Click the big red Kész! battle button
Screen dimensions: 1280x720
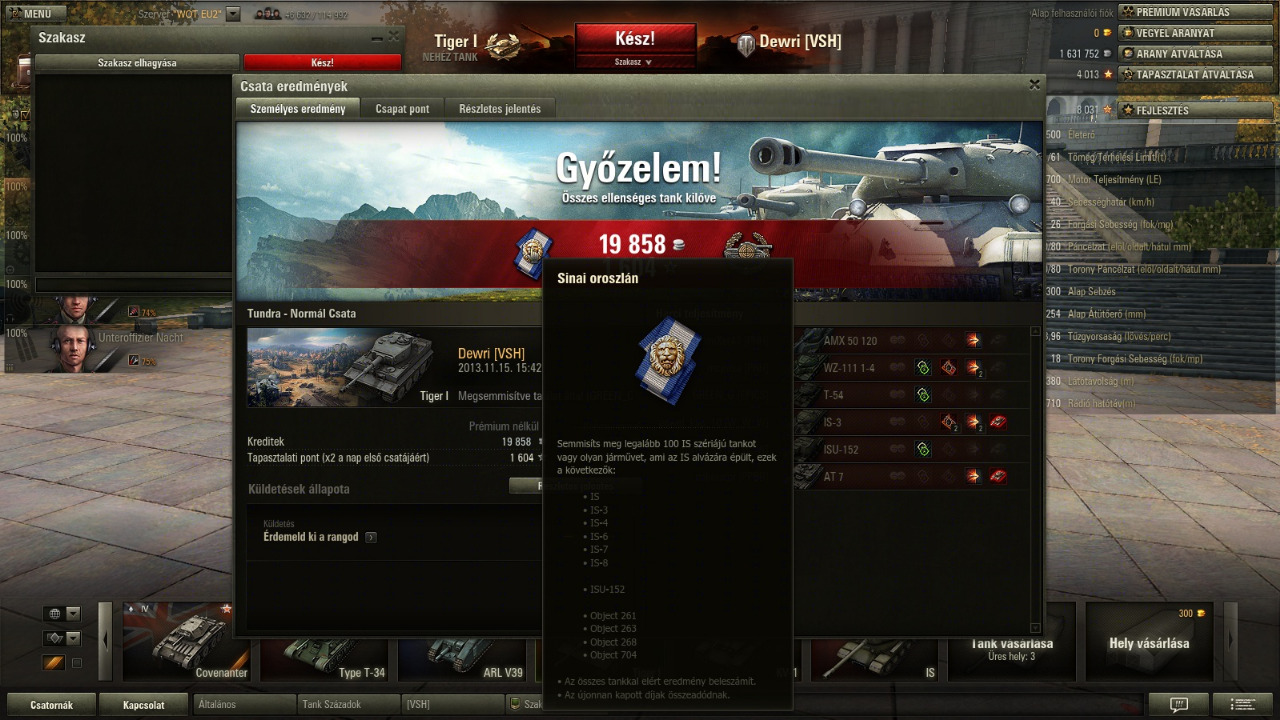(x=635, y=39)
